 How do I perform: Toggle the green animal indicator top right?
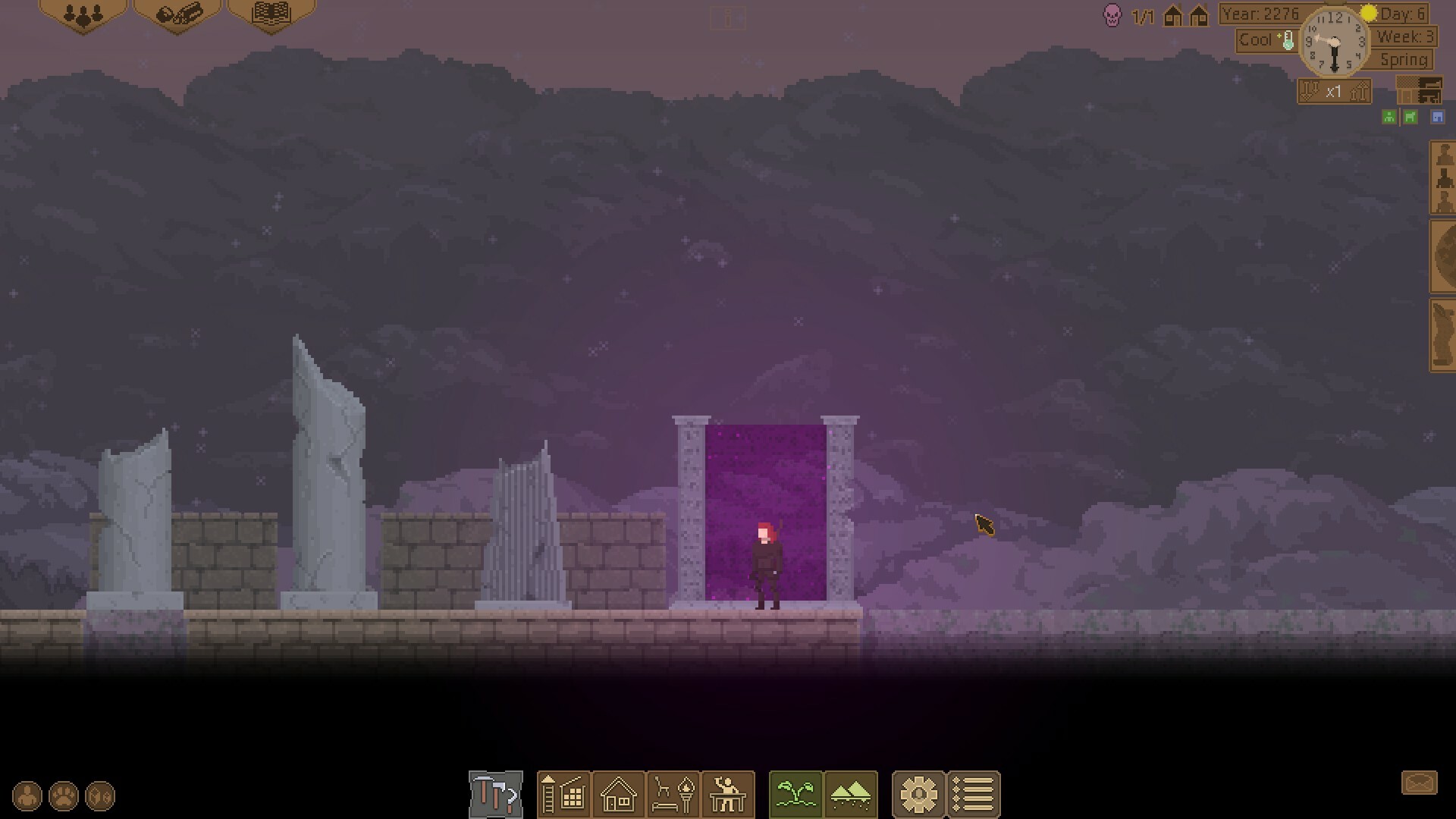(x=1411, y=117)
